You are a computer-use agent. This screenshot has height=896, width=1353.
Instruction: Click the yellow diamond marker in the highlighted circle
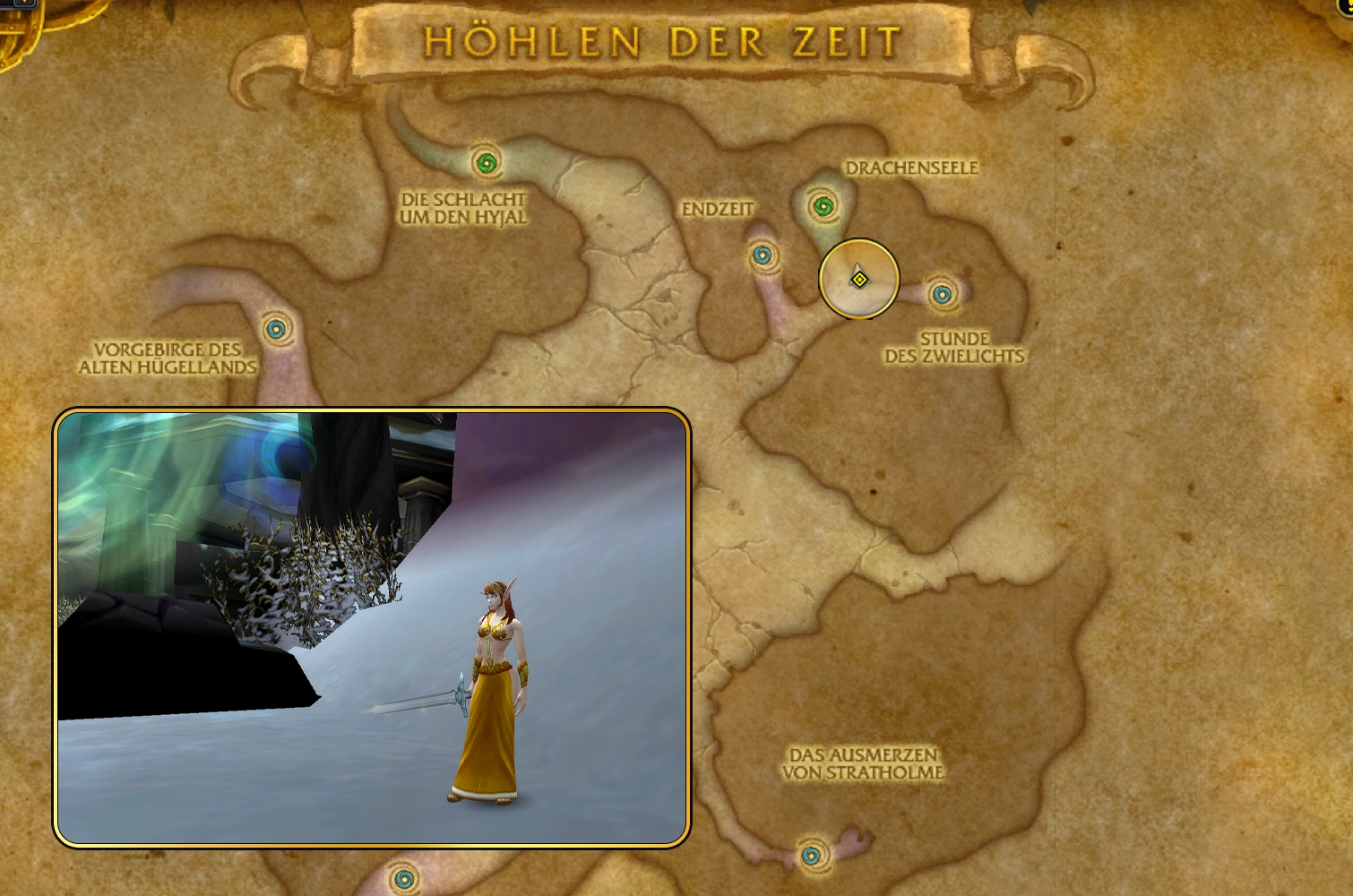[x=859, y=280]
